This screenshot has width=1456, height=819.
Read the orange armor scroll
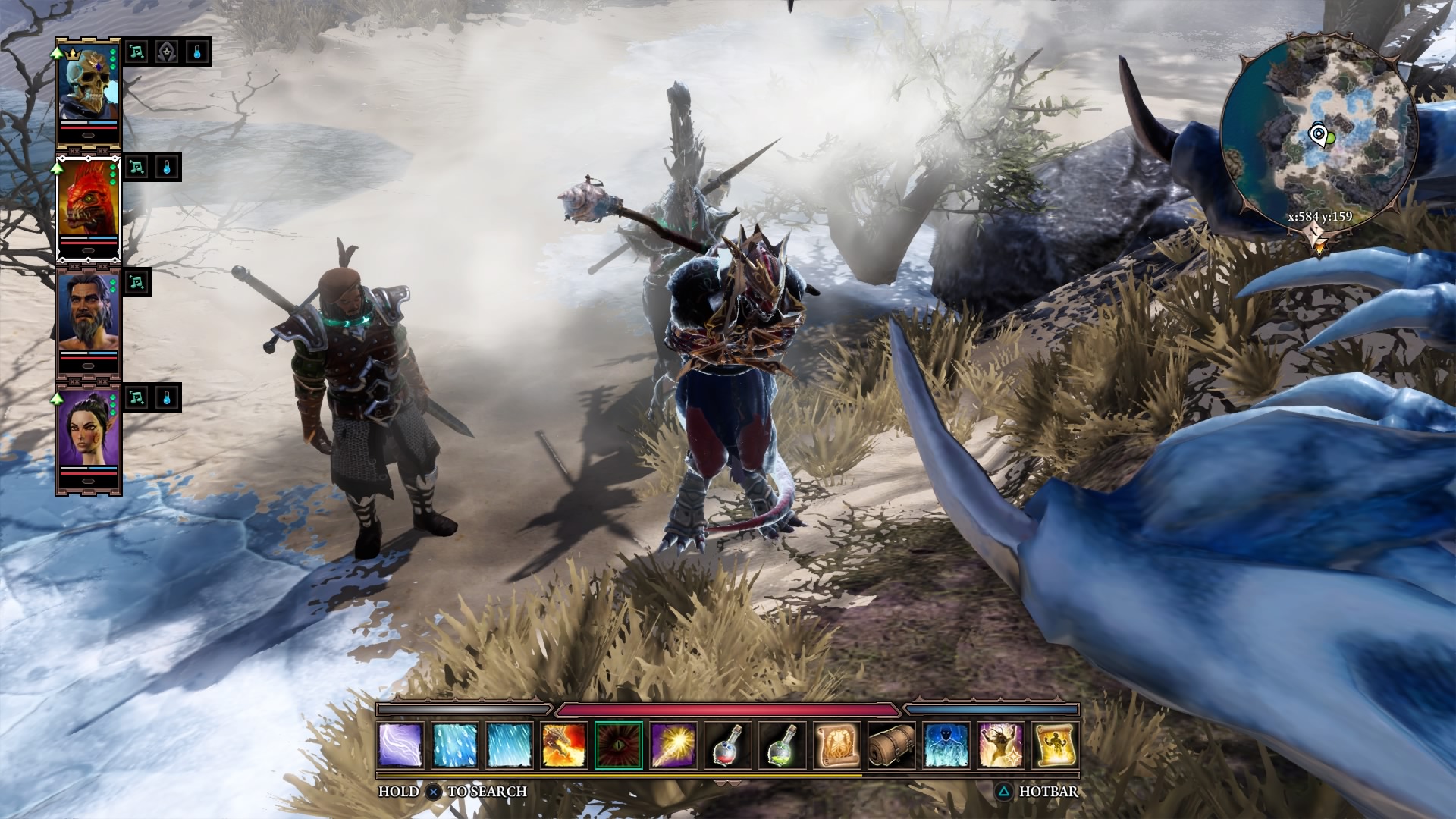click(837, 745)
